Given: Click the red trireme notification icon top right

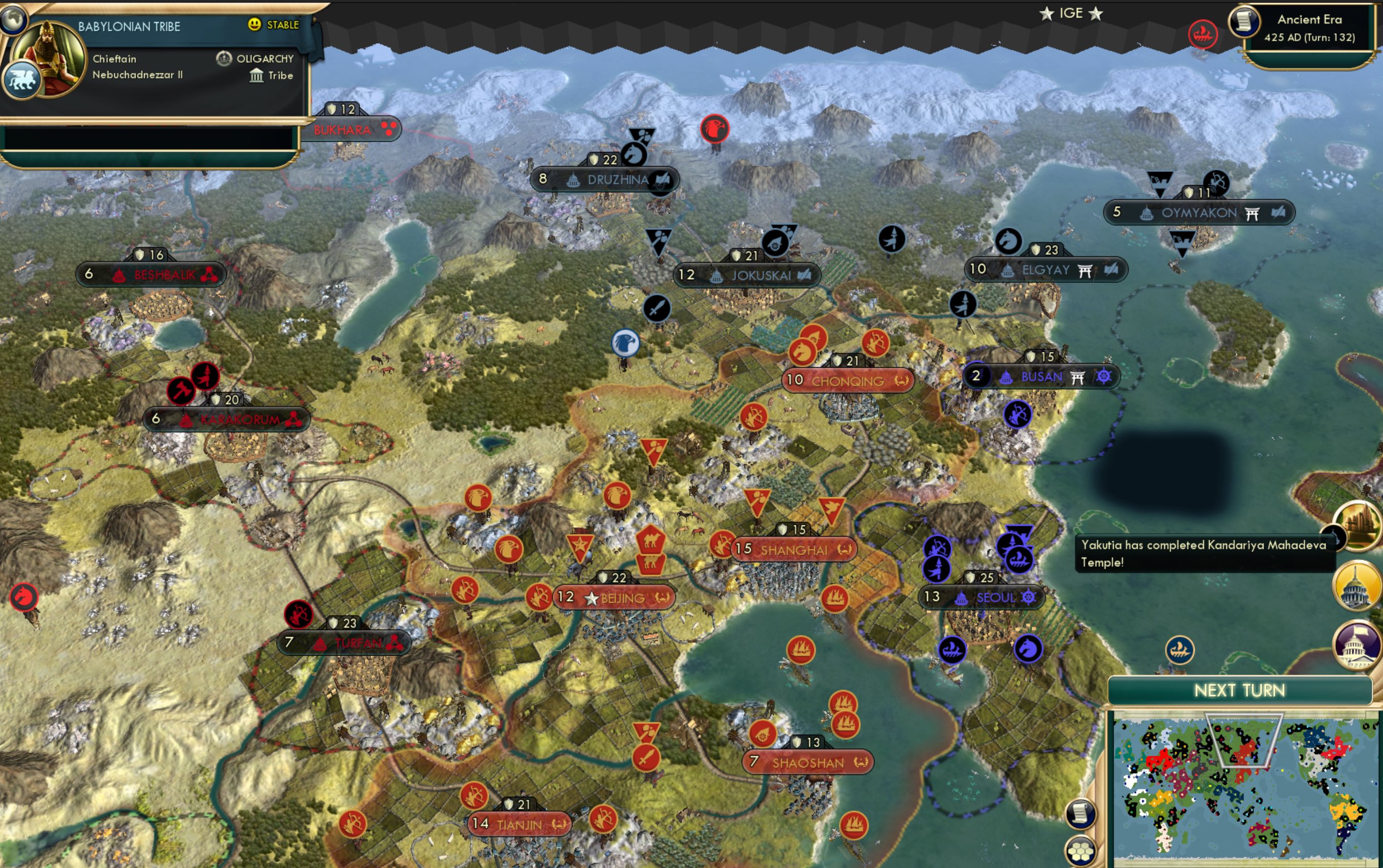Looking at the screenshot, I should 1204,34.
